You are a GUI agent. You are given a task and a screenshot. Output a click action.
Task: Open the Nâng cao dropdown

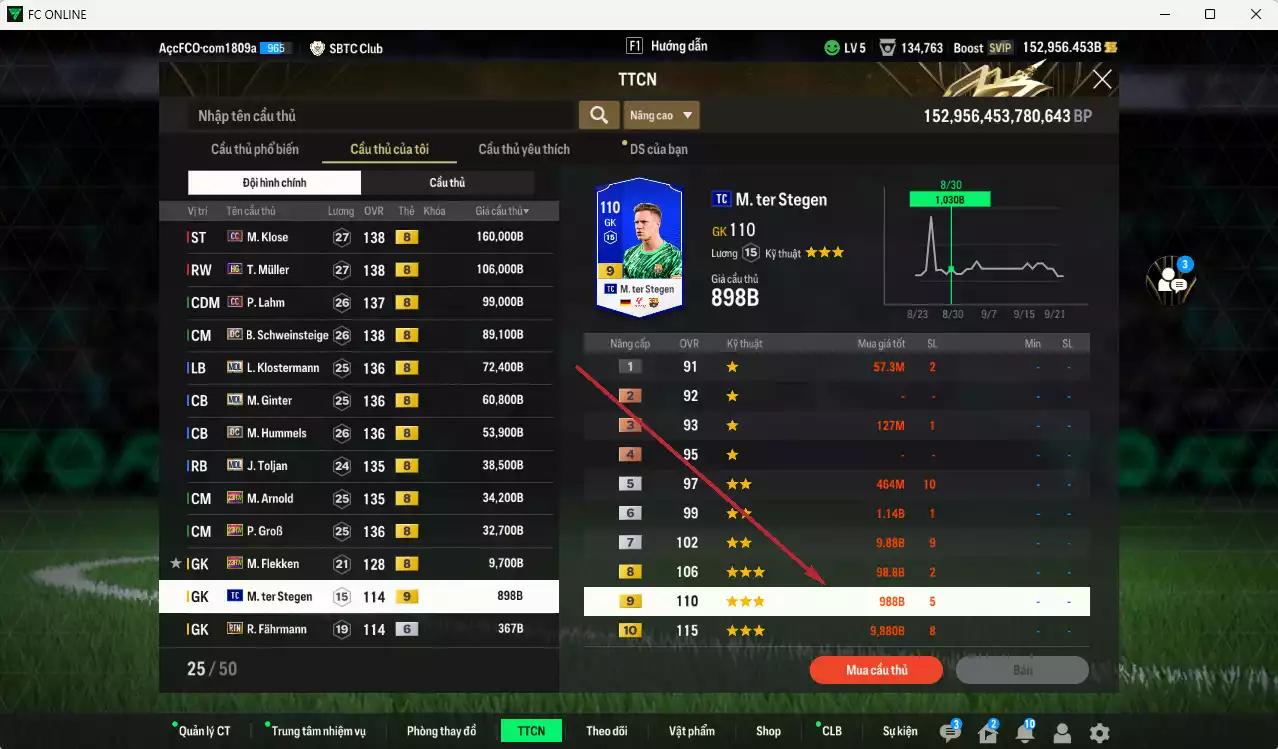[x=661, y=116]
